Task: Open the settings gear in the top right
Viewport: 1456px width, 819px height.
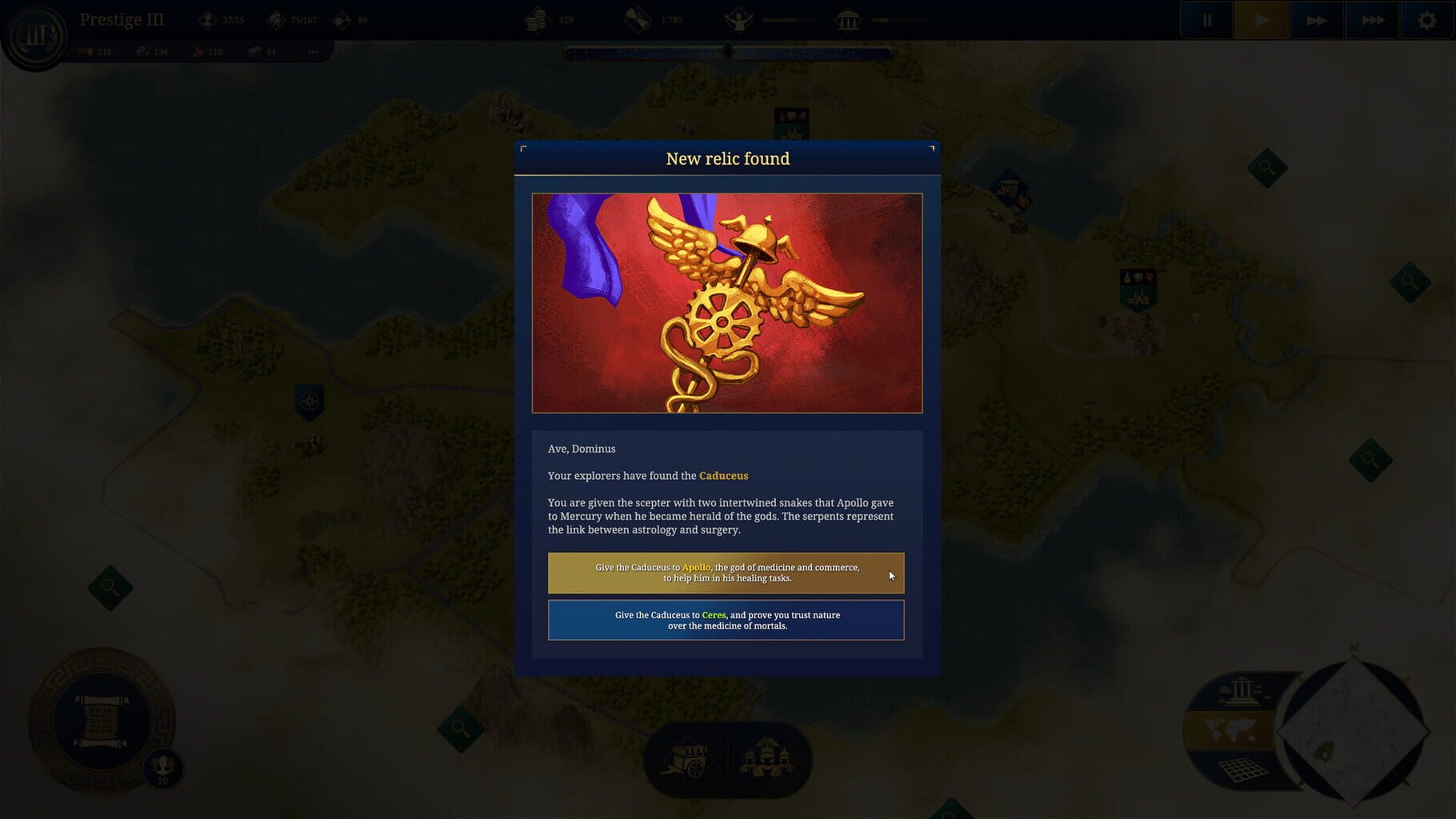Action: click(1426, 20)
